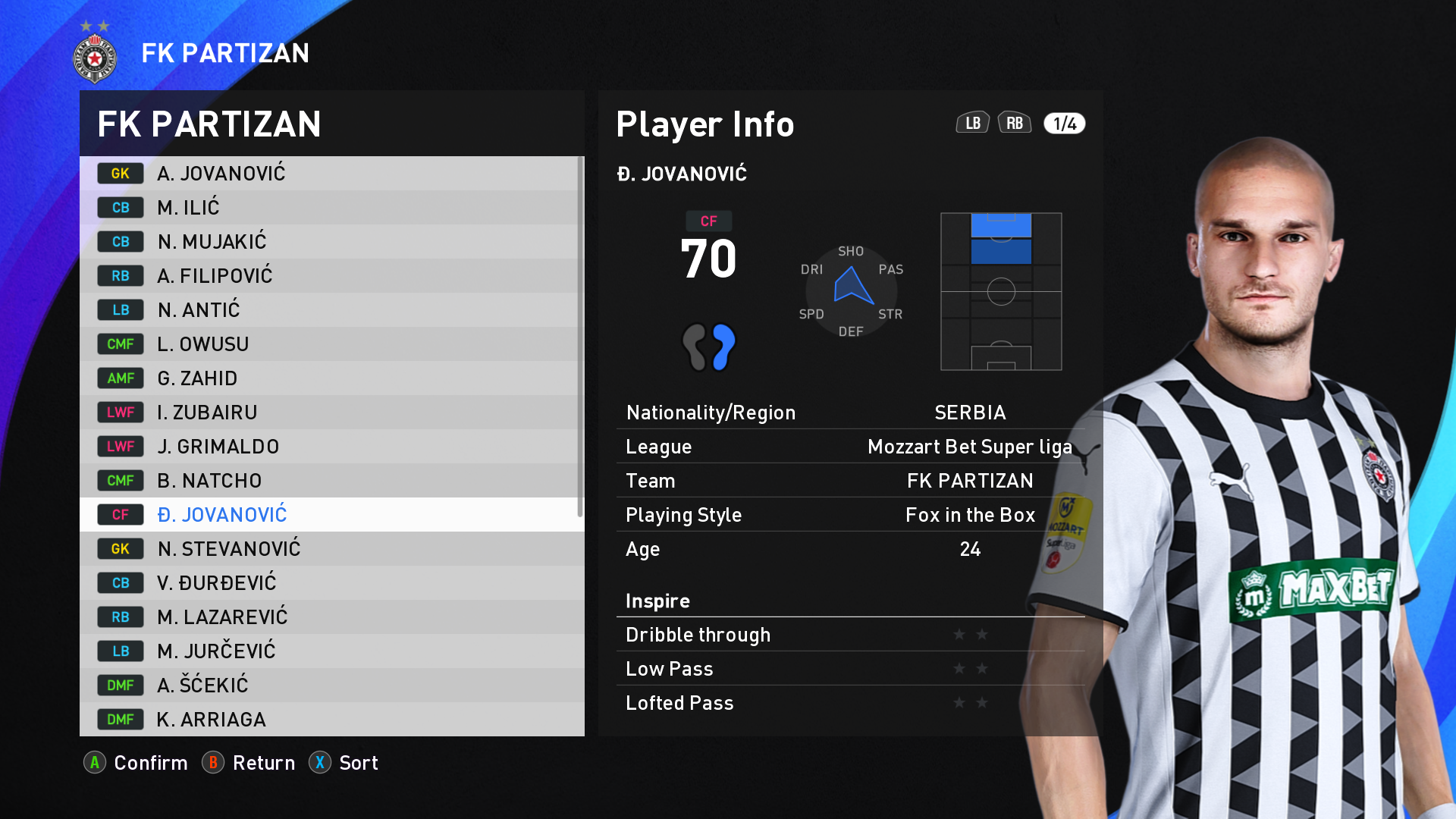Pick attacking midfielder G. Zahid

tap(331, 378)
